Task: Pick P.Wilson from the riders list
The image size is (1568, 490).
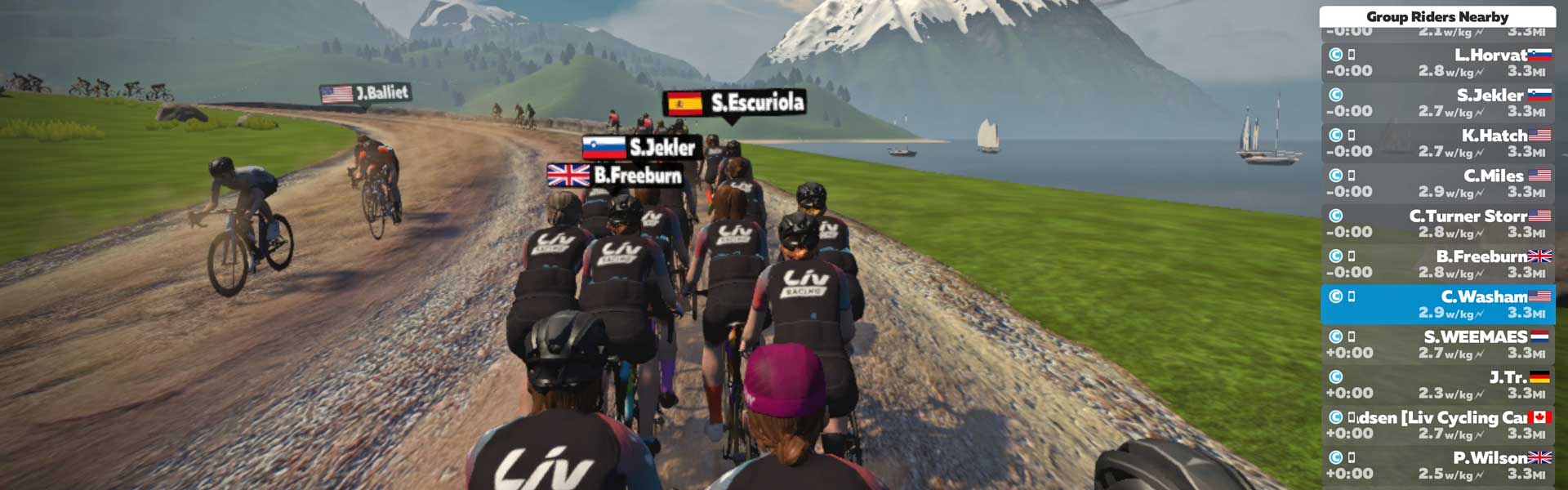Action: point(1437,465)
